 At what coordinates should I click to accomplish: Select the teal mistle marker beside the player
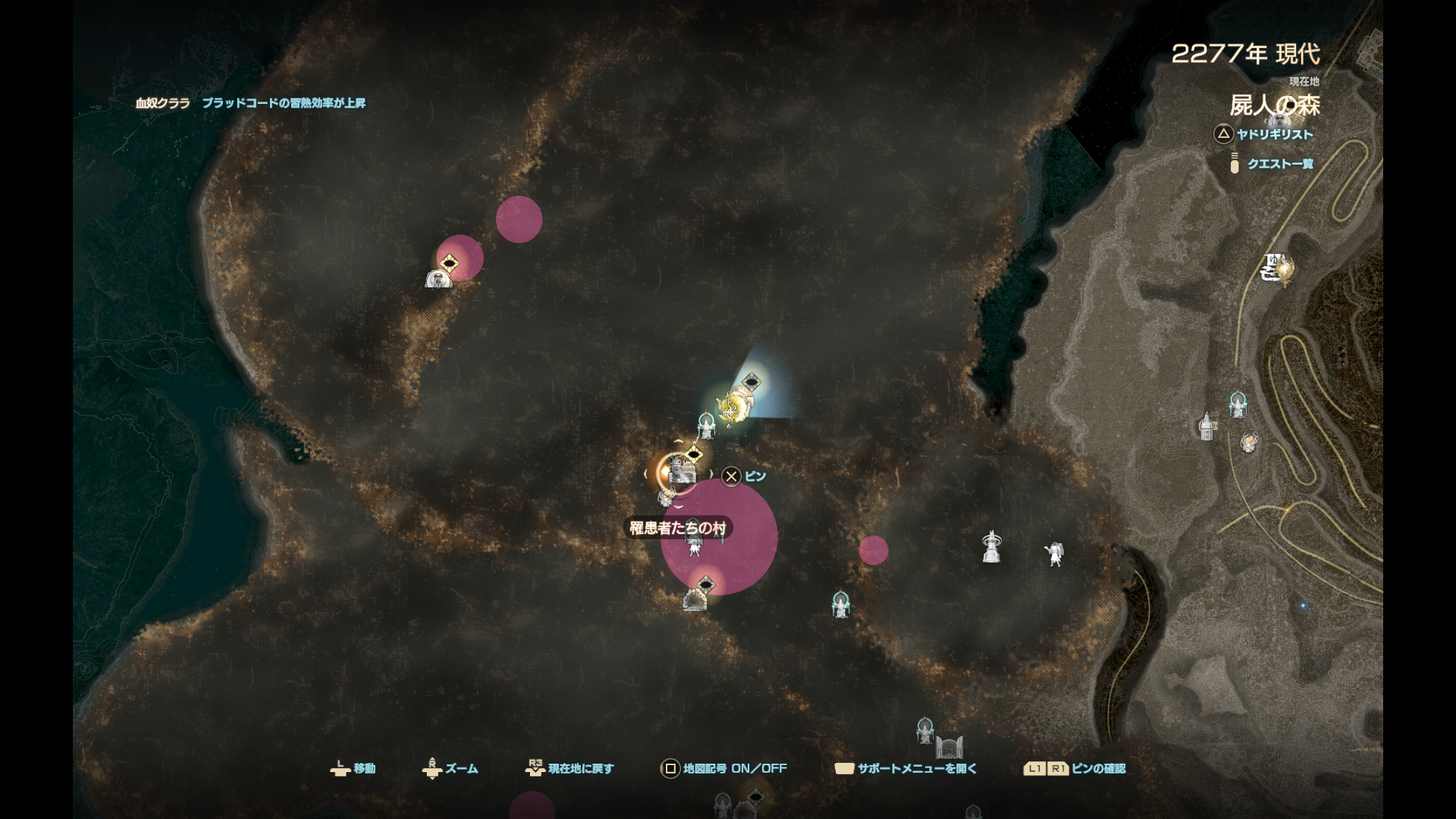pos(707,425)
